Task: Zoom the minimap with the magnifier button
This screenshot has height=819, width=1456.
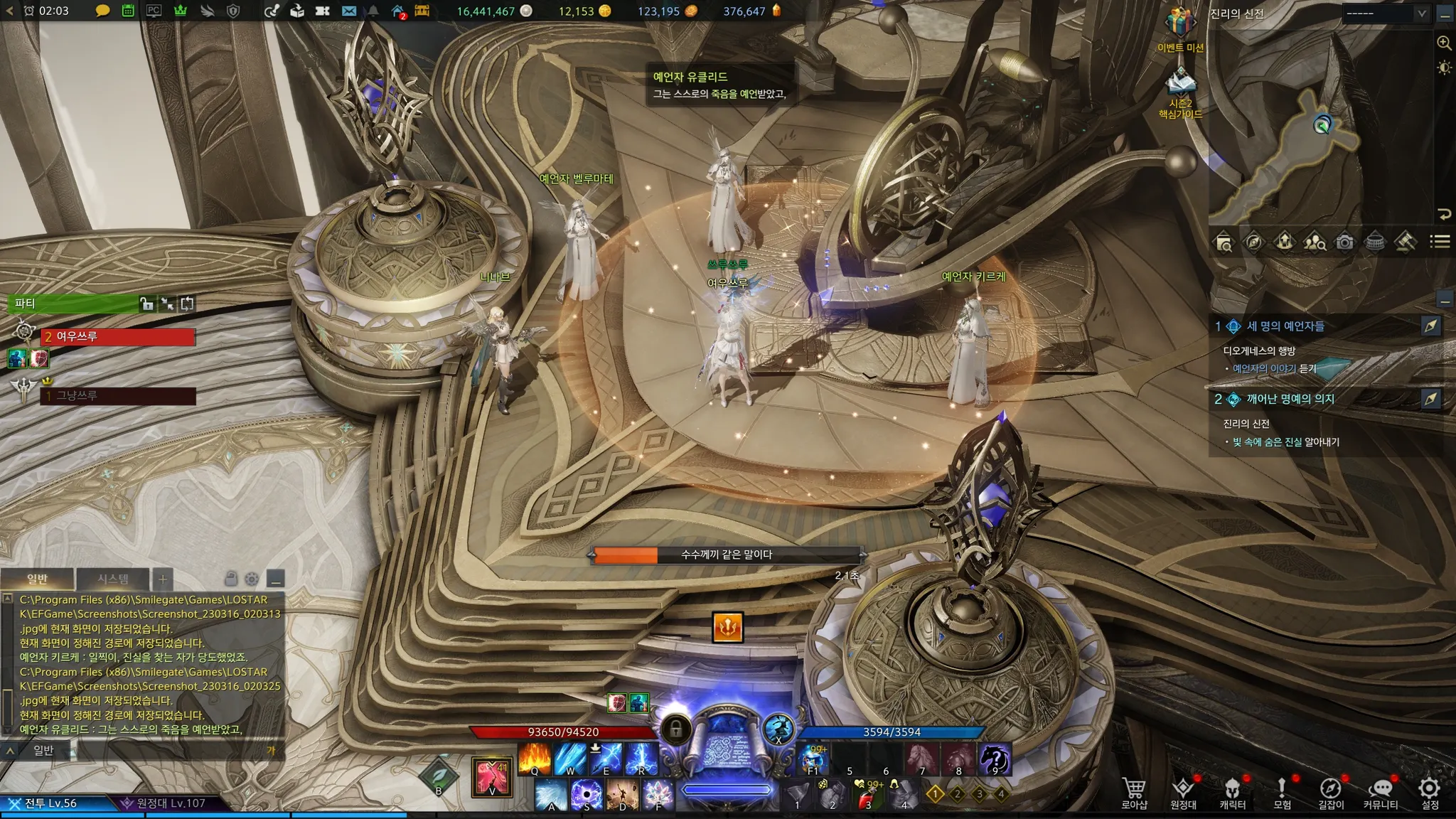Action: coord(1444,43)
